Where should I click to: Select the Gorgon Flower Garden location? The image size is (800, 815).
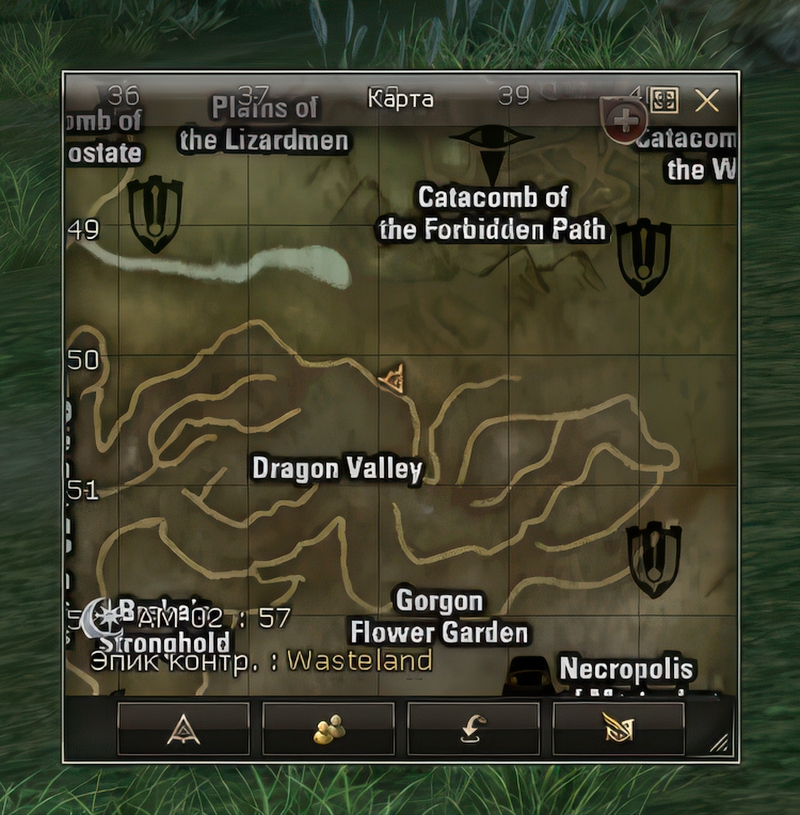(438, 617)
